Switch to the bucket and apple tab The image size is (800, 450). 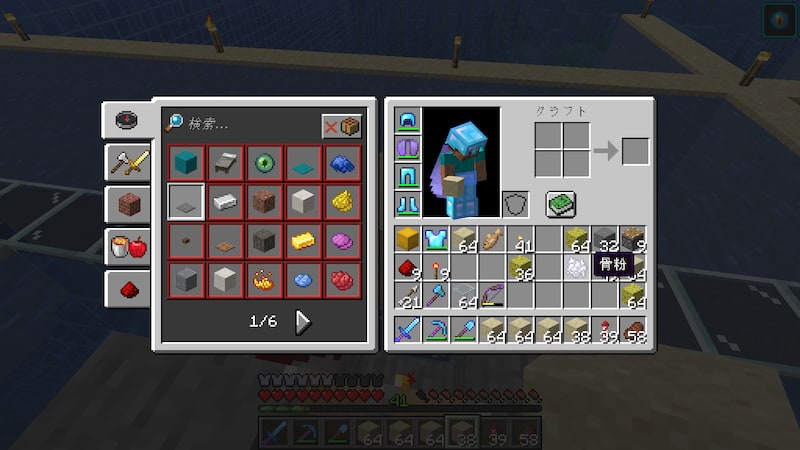[129, 246]
